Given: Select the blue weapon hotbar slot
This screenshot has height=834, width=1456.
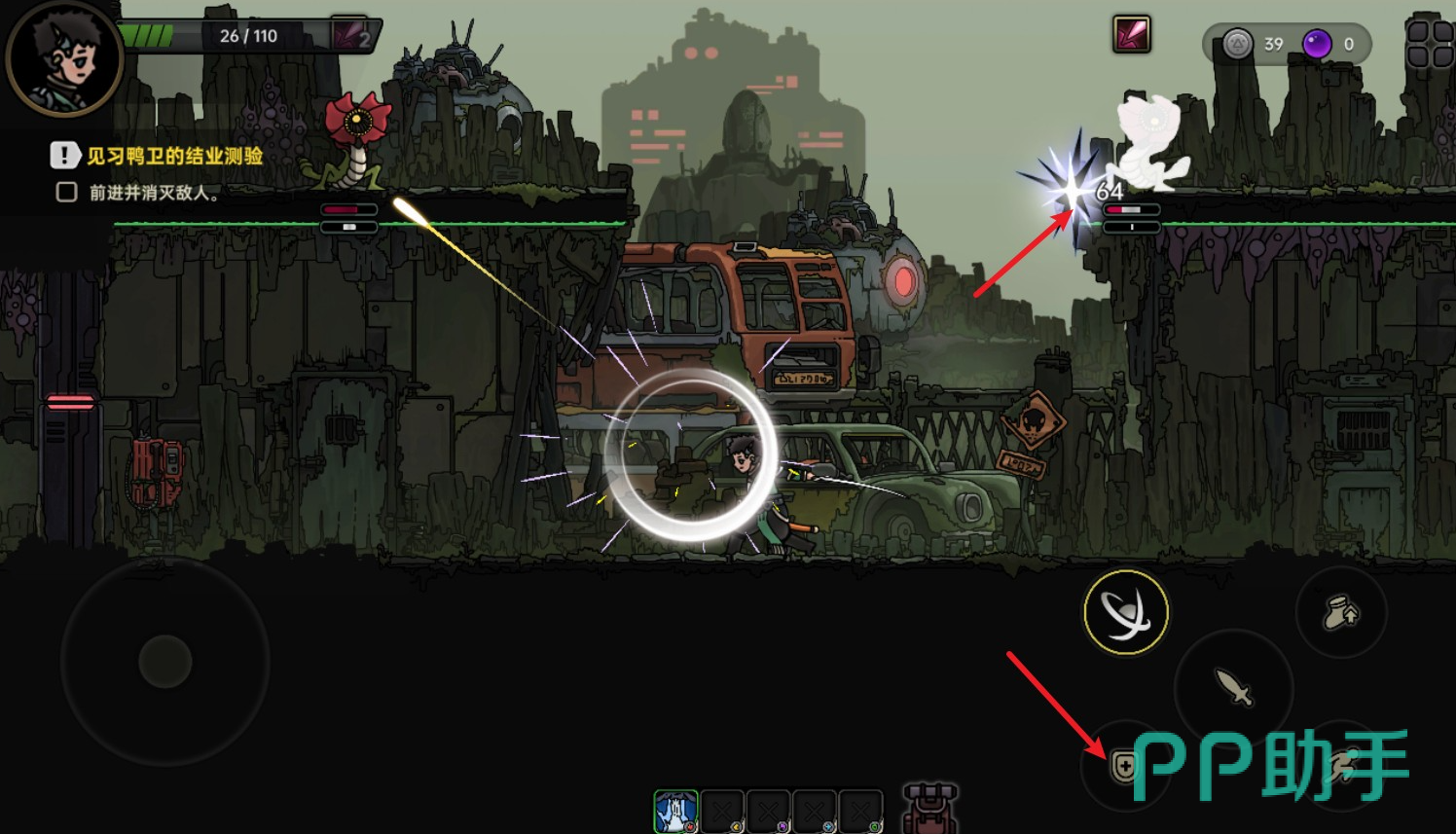Looking at the screenshot, I should [675, 812].
